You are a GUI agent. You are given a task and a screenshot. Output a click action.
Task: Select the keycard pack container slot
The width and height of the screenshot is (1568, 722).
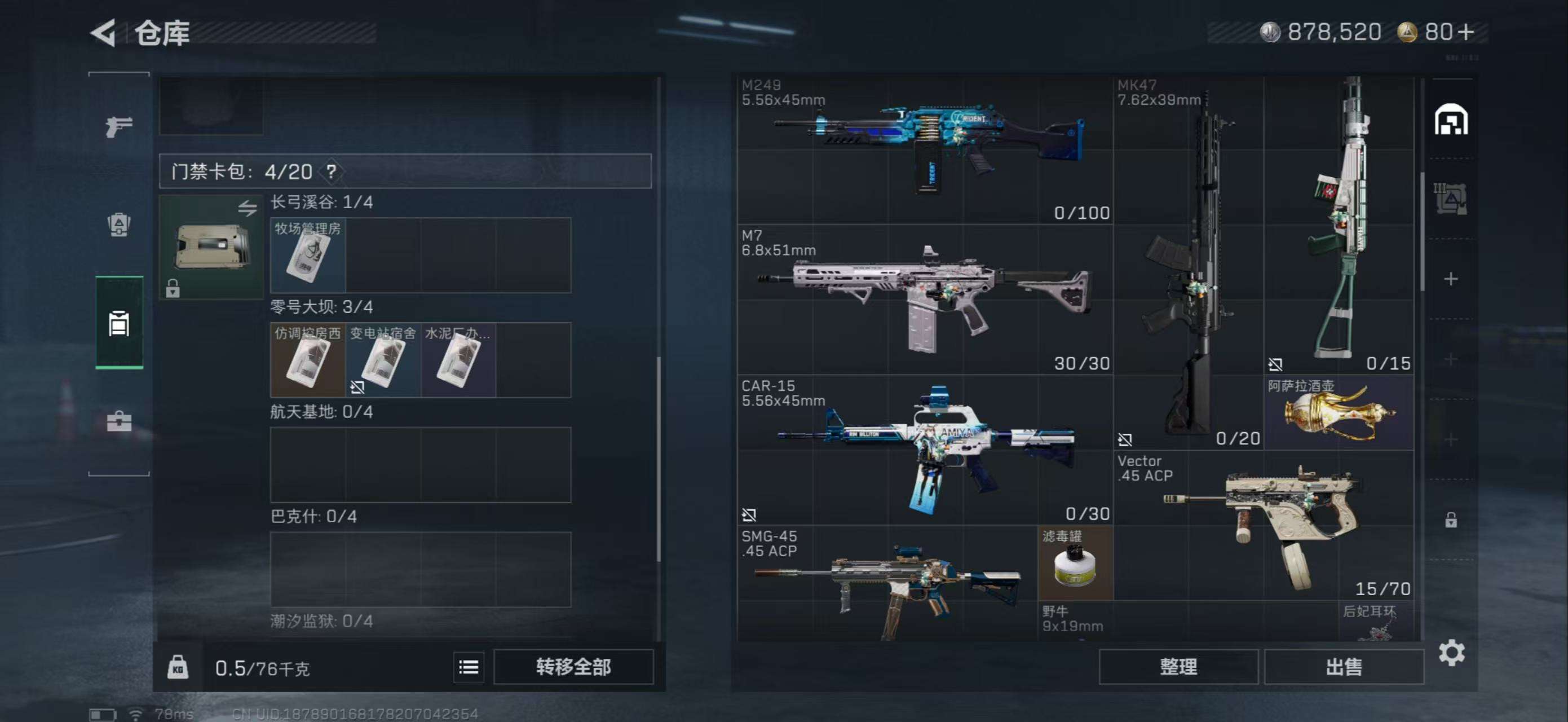point(211,246)
